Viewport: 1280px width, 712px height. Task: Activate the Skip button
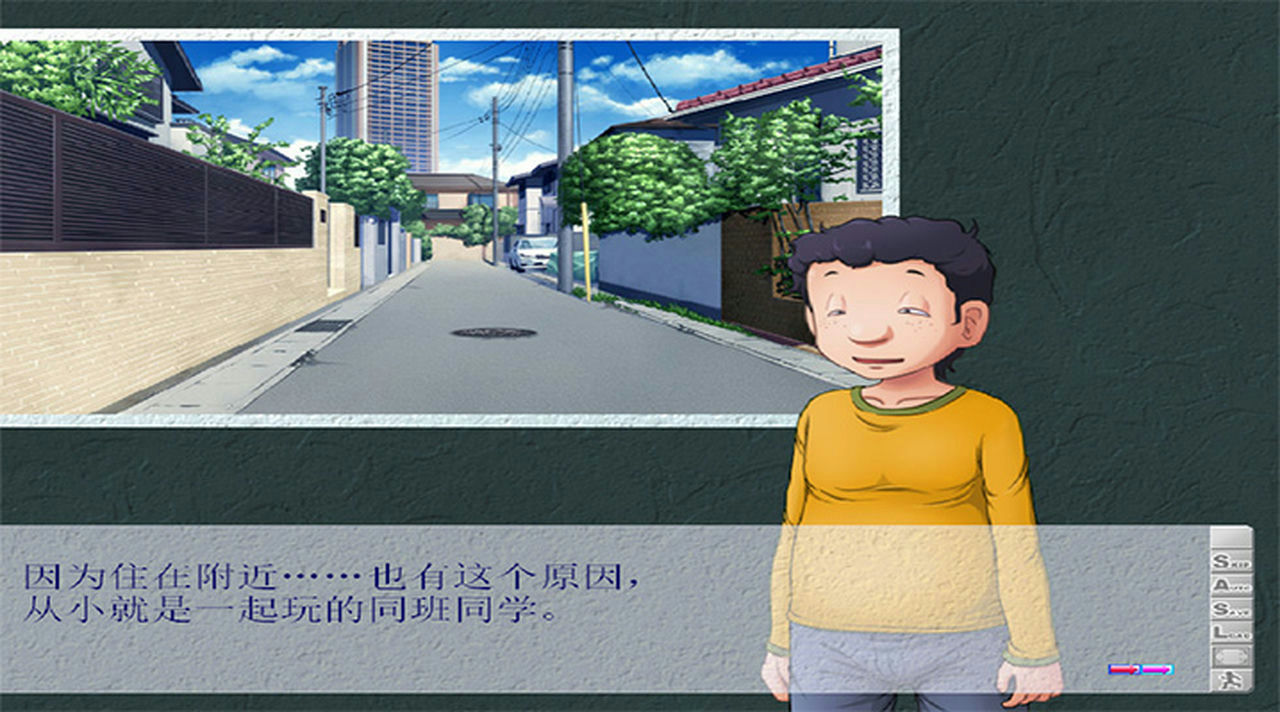coord(1231,562)
